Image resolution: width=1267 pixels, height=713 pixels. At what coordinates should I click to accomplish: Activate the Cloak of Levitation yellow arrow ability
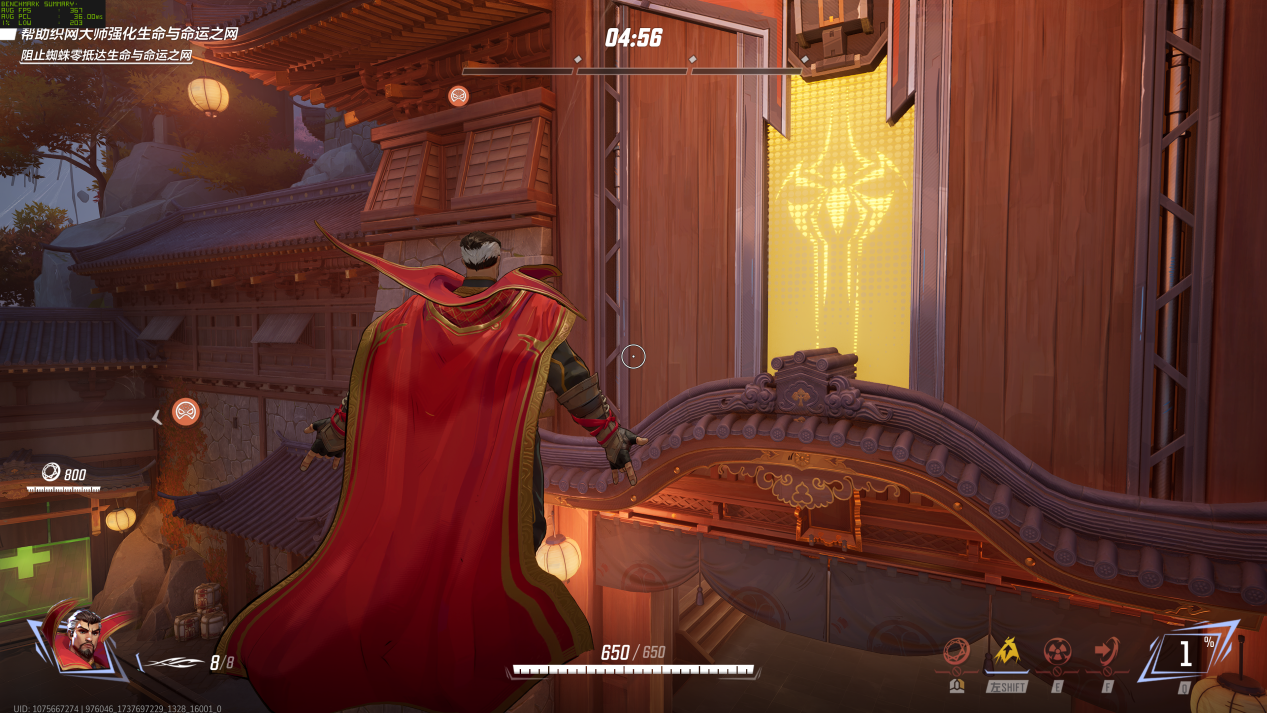(1005, 654)
